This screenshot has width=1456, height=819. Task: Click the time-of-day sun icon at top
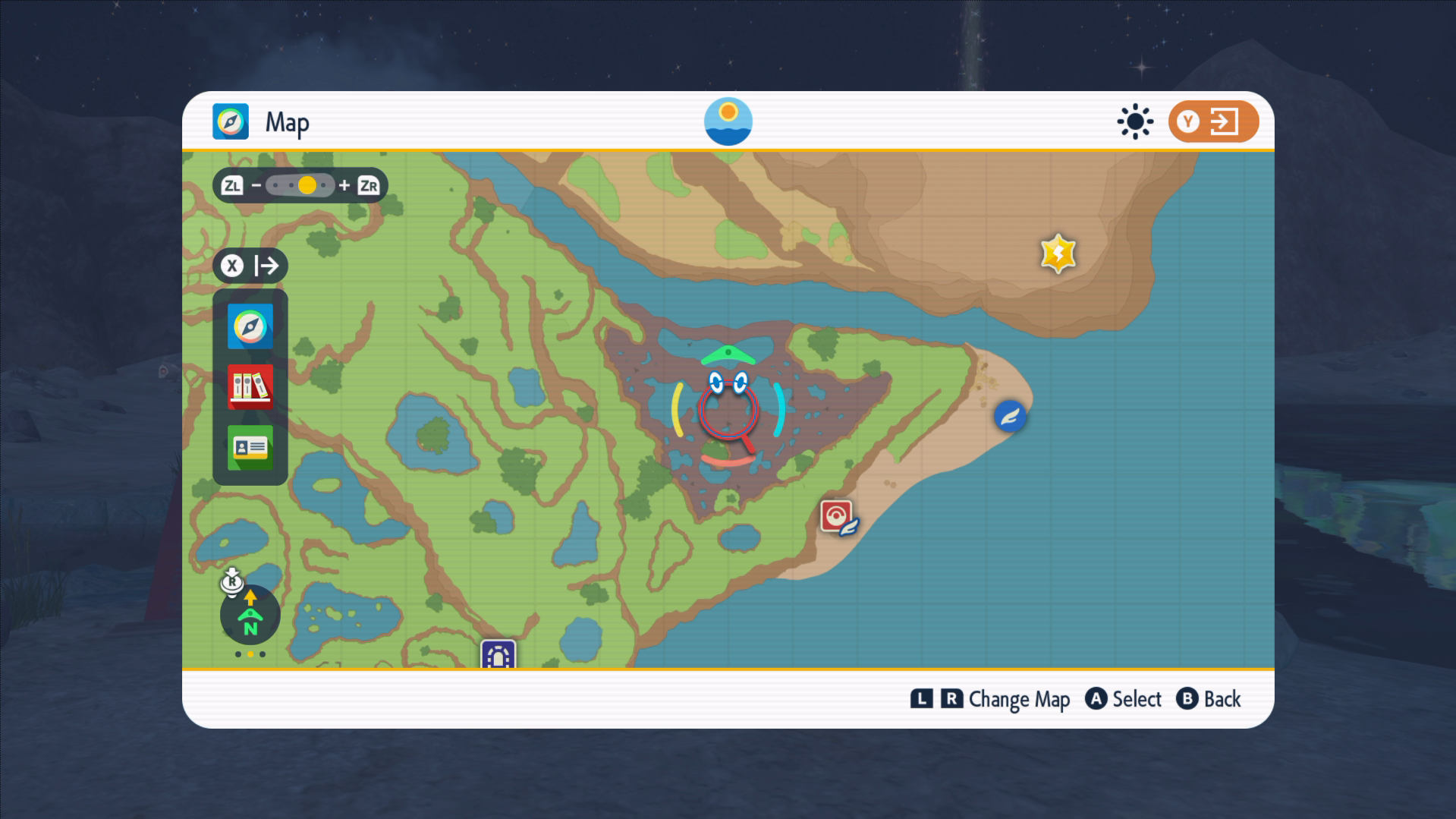coord(728,121)
